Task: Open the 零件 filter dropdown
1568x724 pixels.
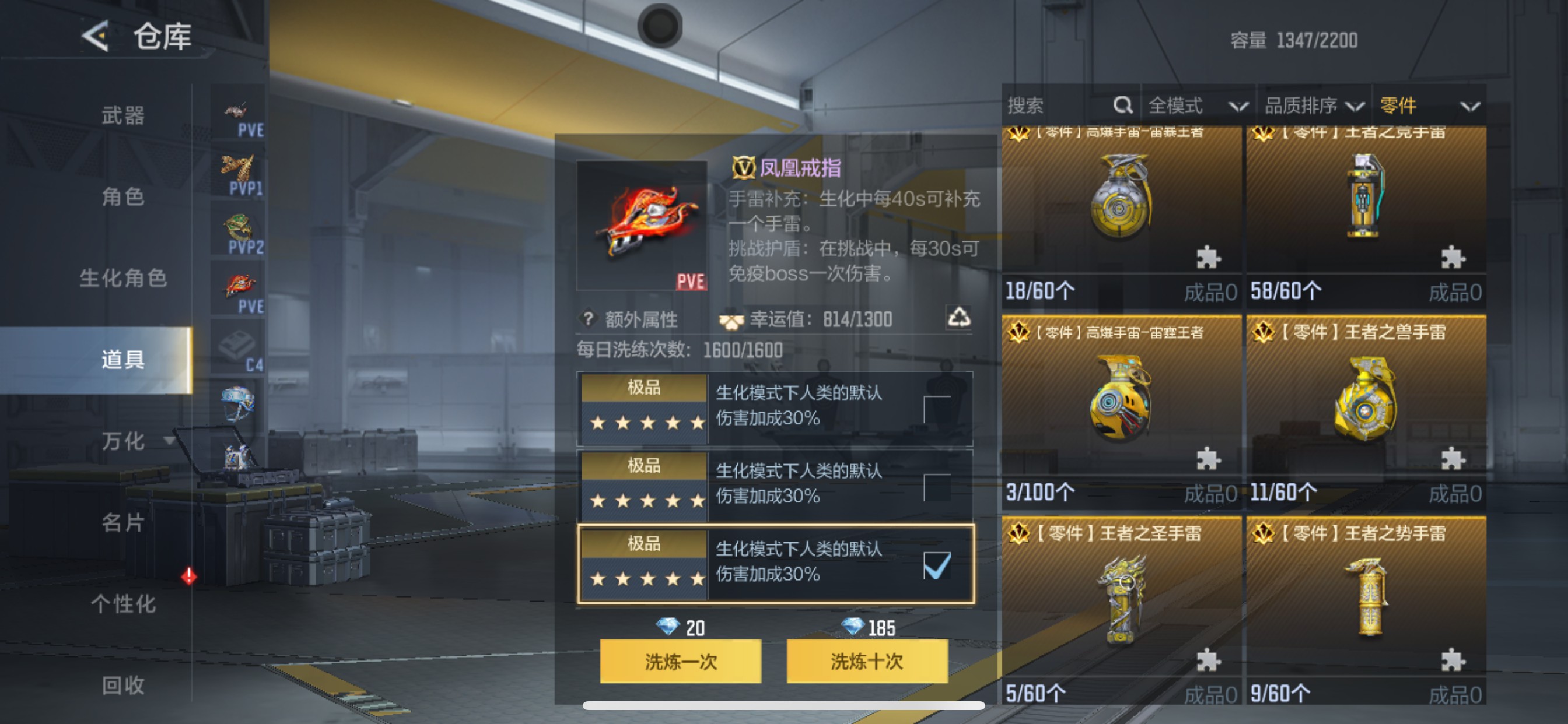Action: coord(1430,106)
